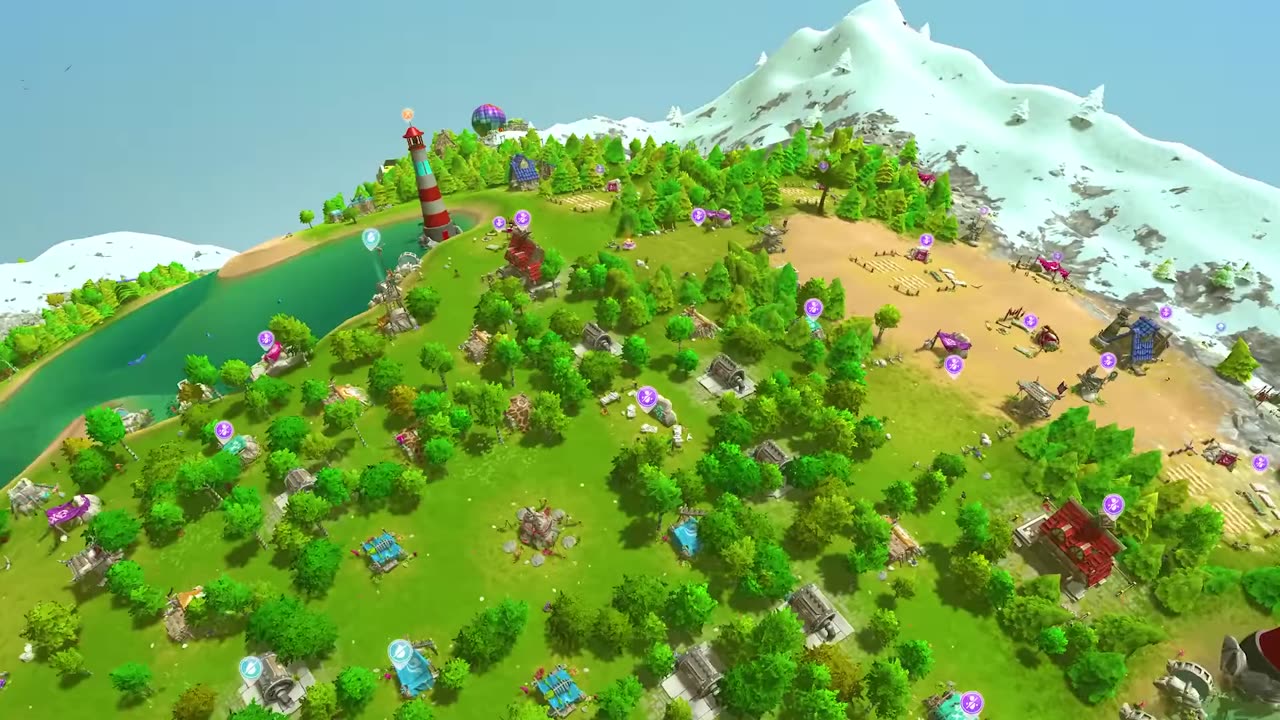Select the orange marker above the lighthouse
Image resolution: width=1280 pixels, height=720 pixels.
[408, 116]
